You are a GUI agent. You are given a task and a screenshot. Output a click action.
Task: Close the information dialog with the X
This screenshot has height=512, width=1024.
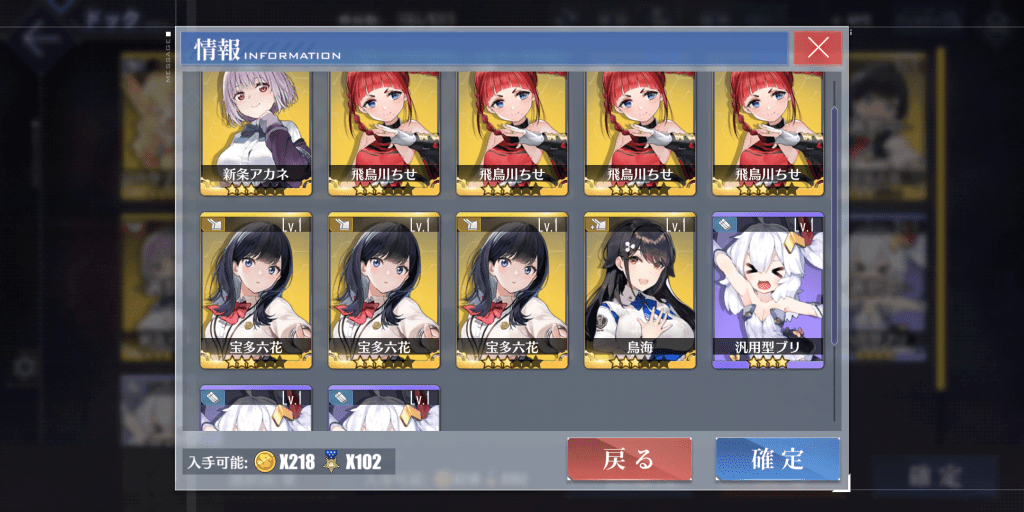(x=817, y=47)
